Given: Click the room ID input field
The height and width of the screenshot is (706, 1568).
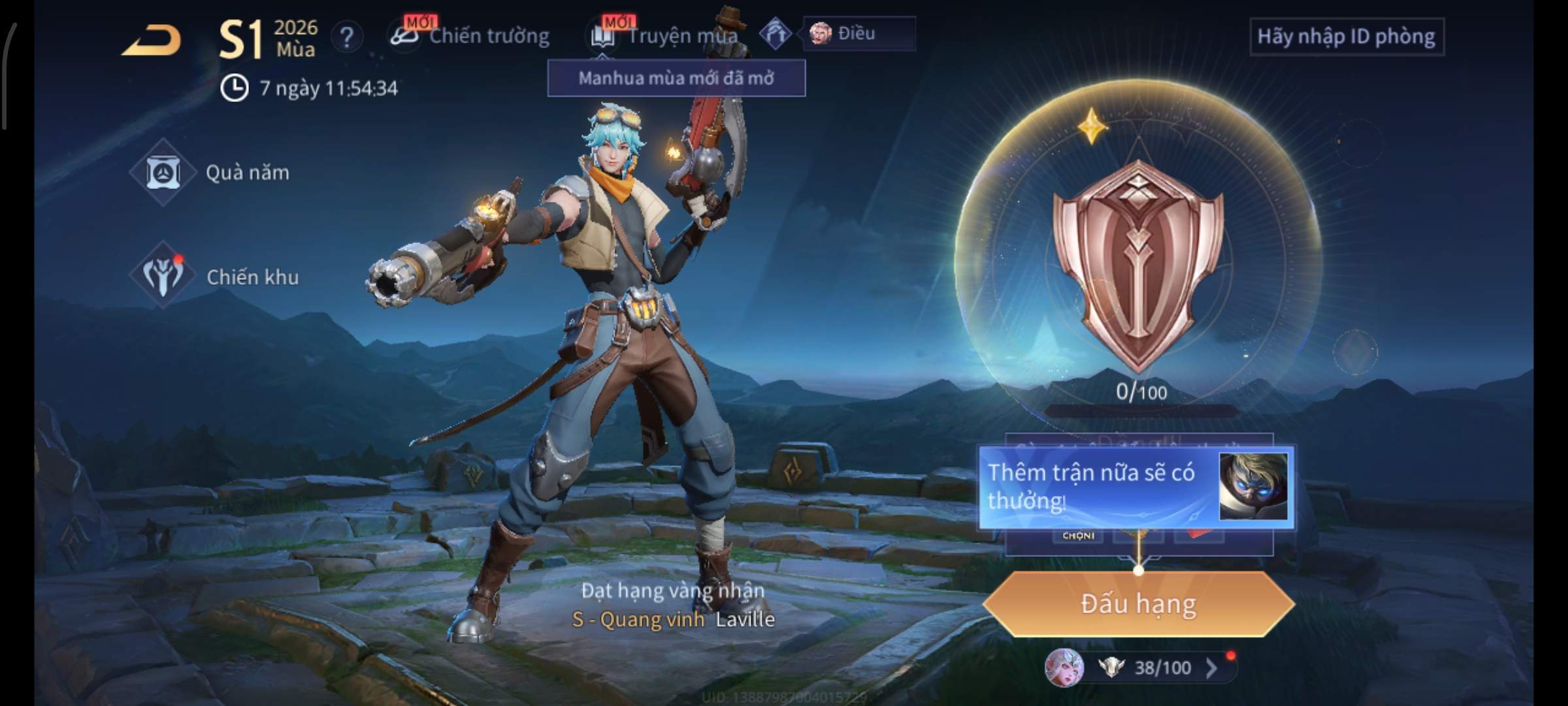Looking at the screenshot, I should 1346,37.
